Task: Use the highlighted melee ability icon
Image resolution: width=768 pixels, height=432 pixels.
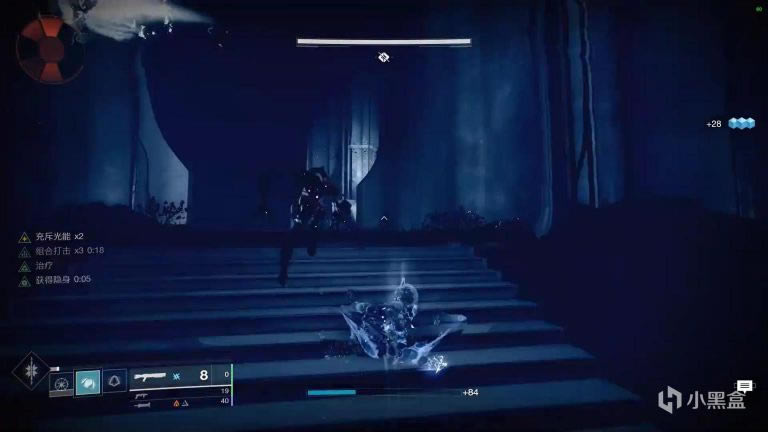Action: [x=87, y=382]
